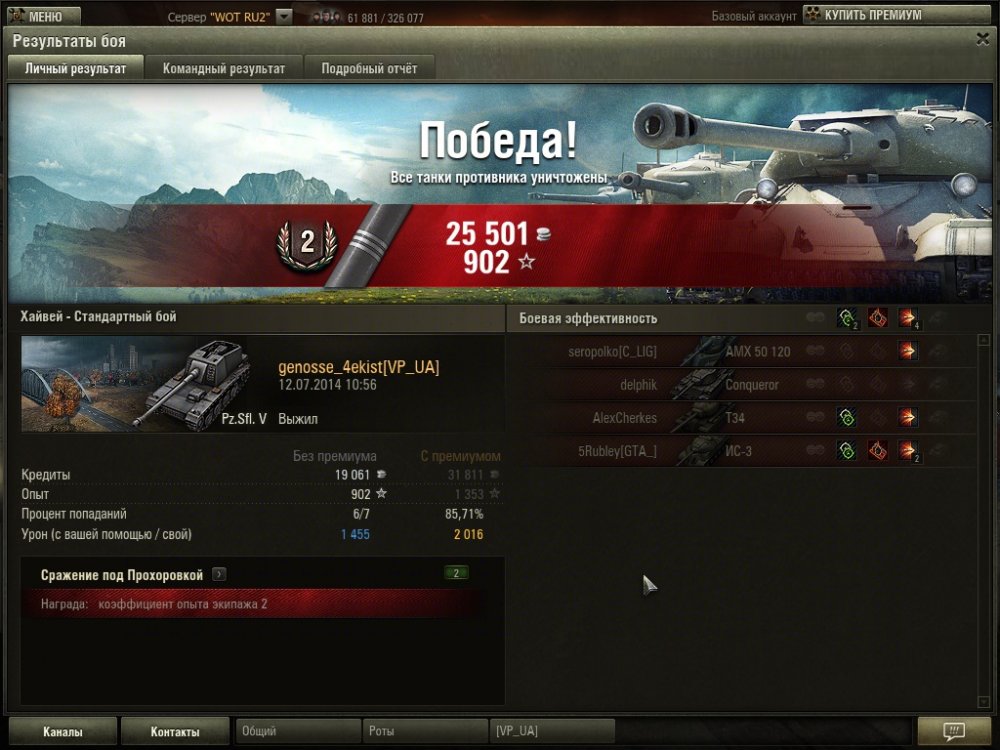Open the Роты chat channel
Screen dimensions: 1000x750
coord(424,731)
